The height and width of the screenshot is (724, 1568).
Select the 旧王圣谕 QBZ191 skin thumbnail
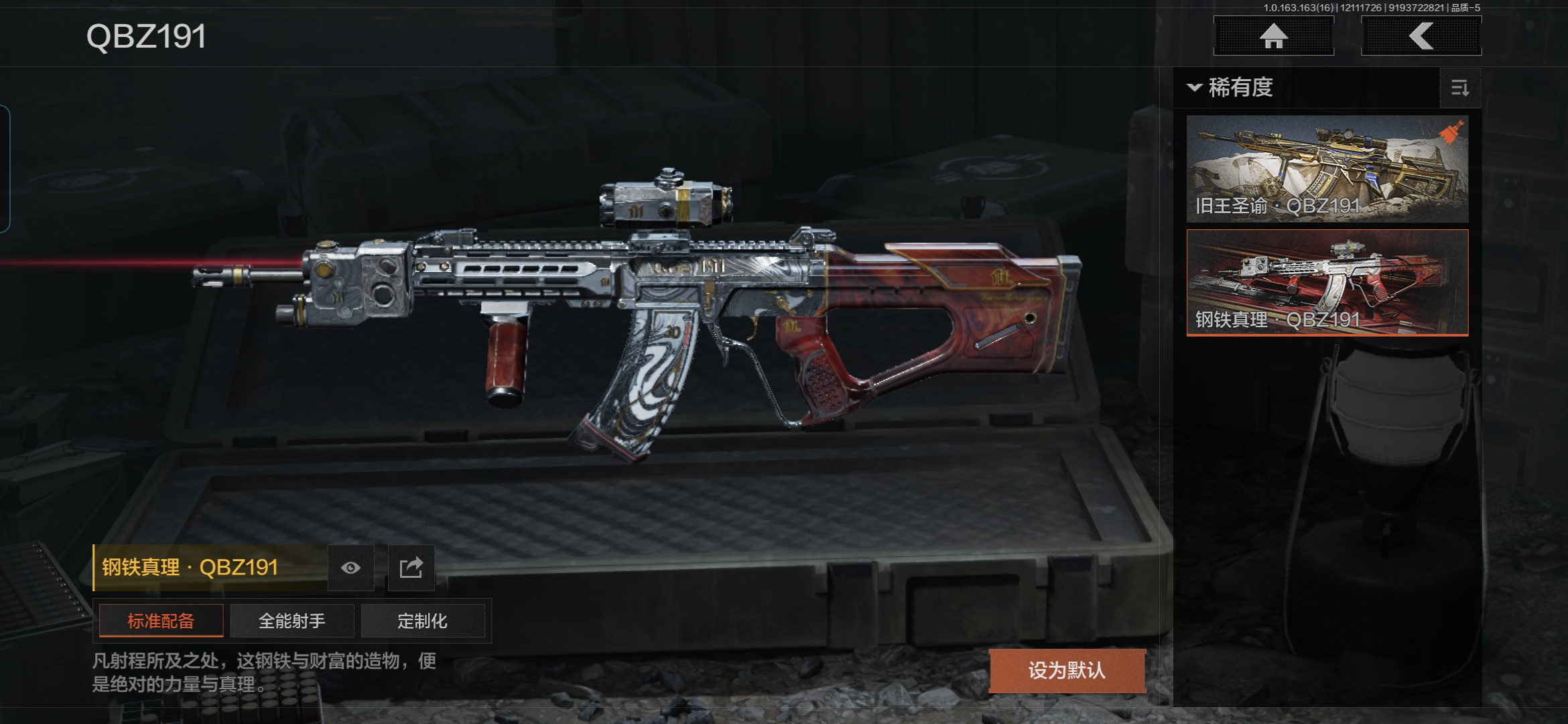pyautogui.click(x=1327, y=169)
